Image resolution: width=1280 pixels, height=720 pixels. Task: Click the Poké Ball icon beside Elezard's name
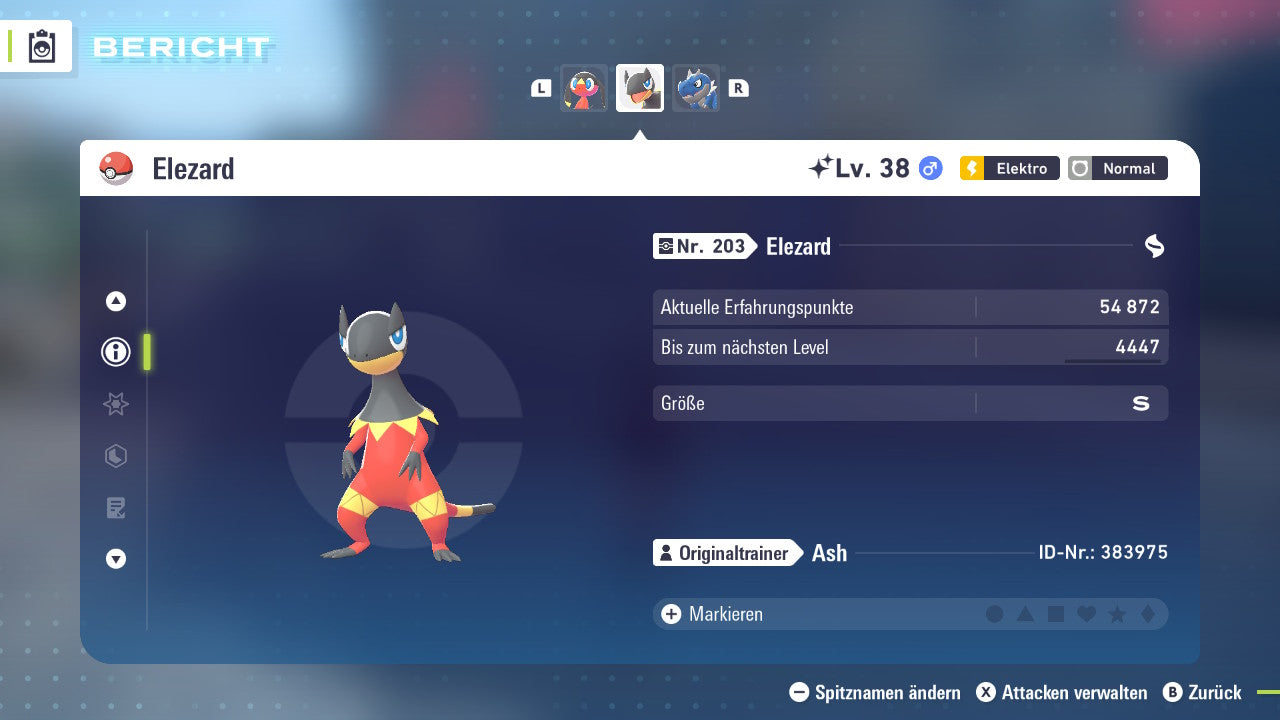click(x=116, y=168)
